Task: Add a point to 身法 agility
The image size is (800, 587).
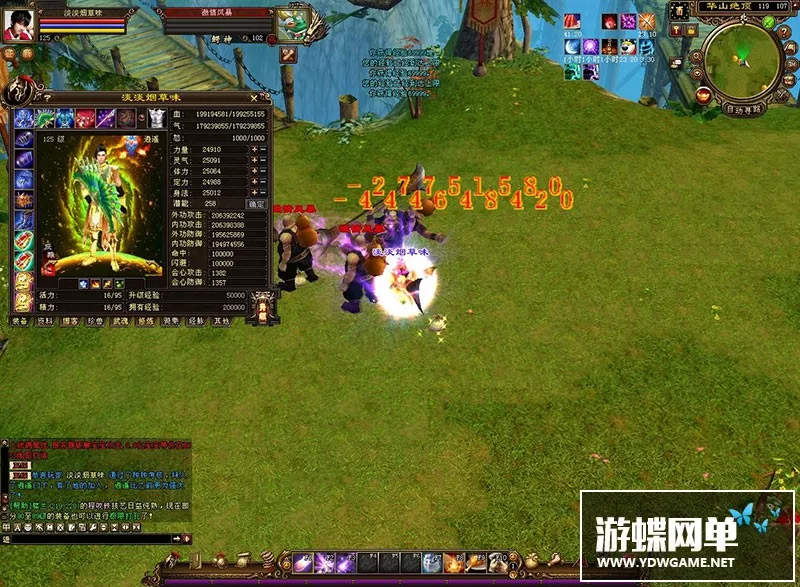Action: click(254, 192)
